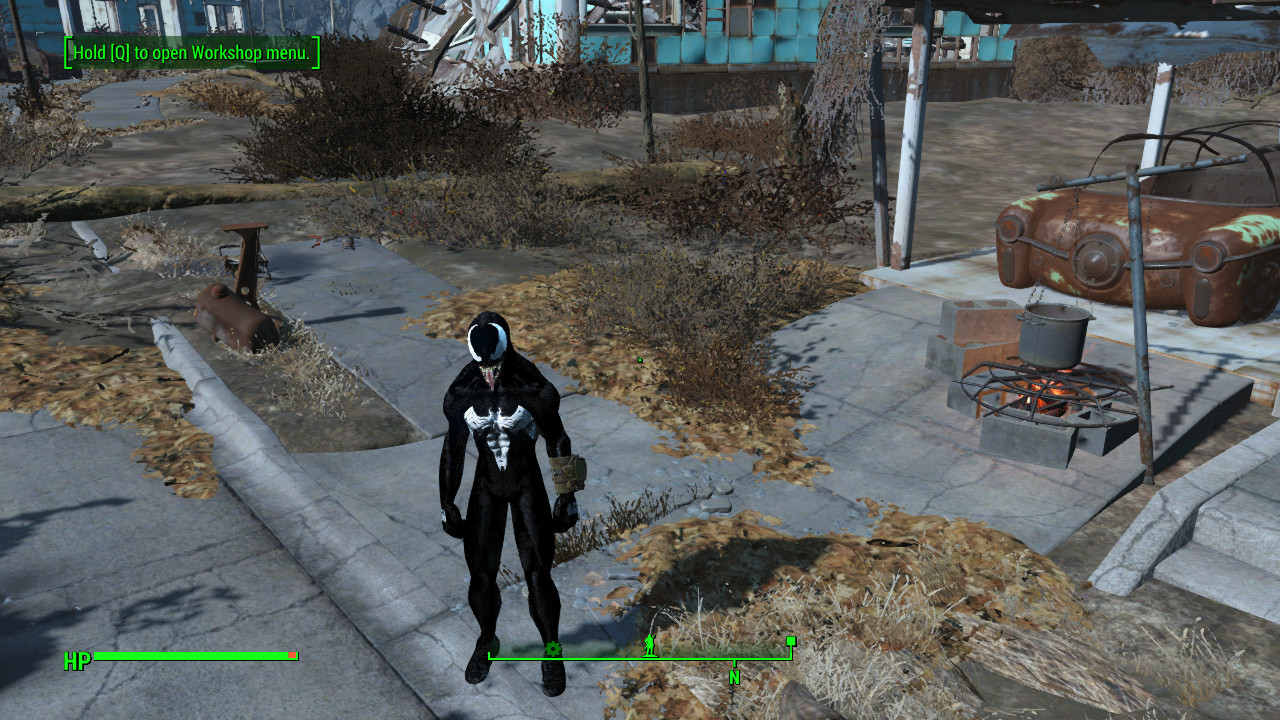Open the Workshop menu notification banner
This screenshot has height=720, width=1280.
coord(192,54)
